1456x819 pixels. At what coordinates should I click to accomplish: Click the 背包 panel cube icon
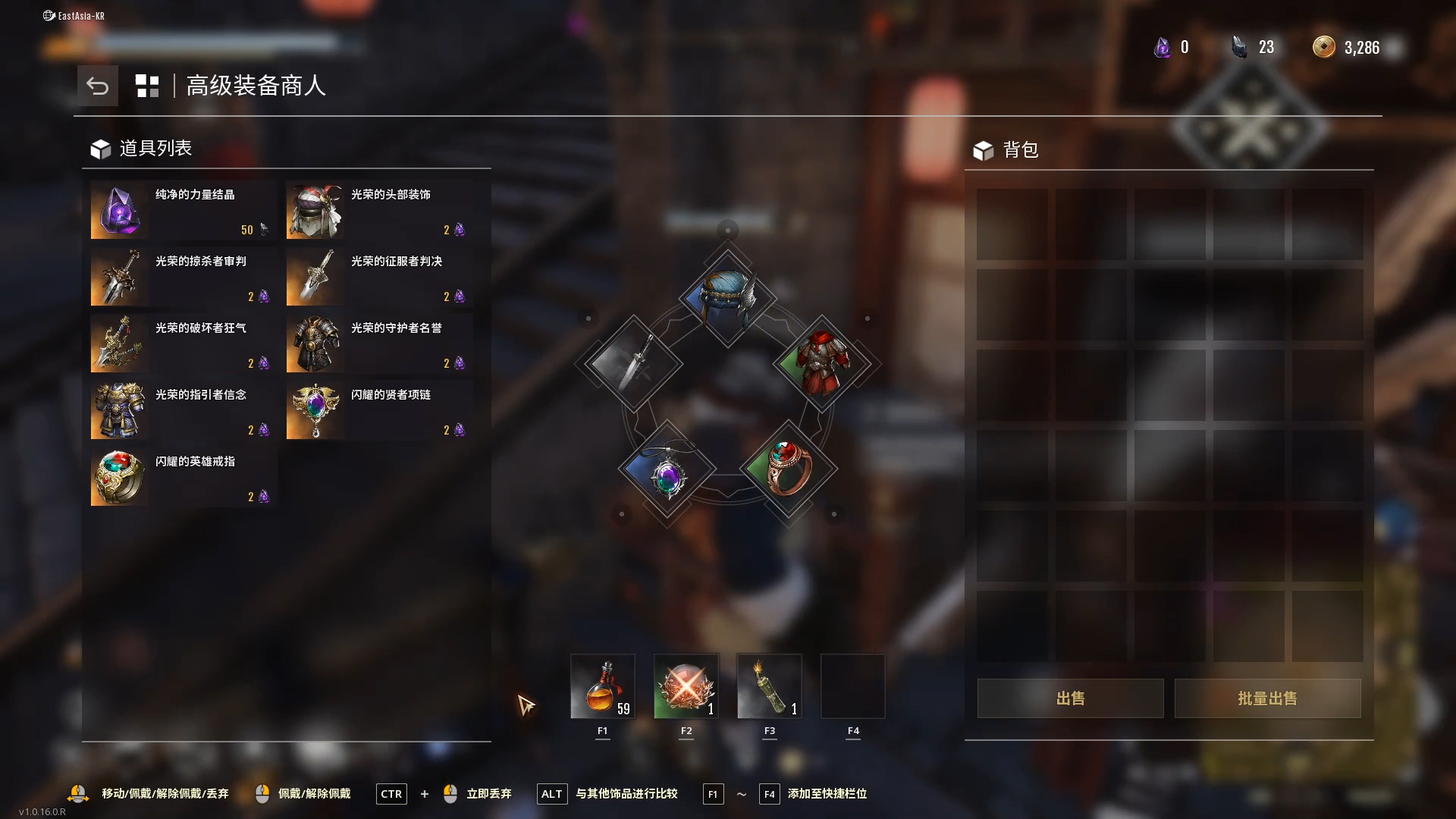point(984,150)
